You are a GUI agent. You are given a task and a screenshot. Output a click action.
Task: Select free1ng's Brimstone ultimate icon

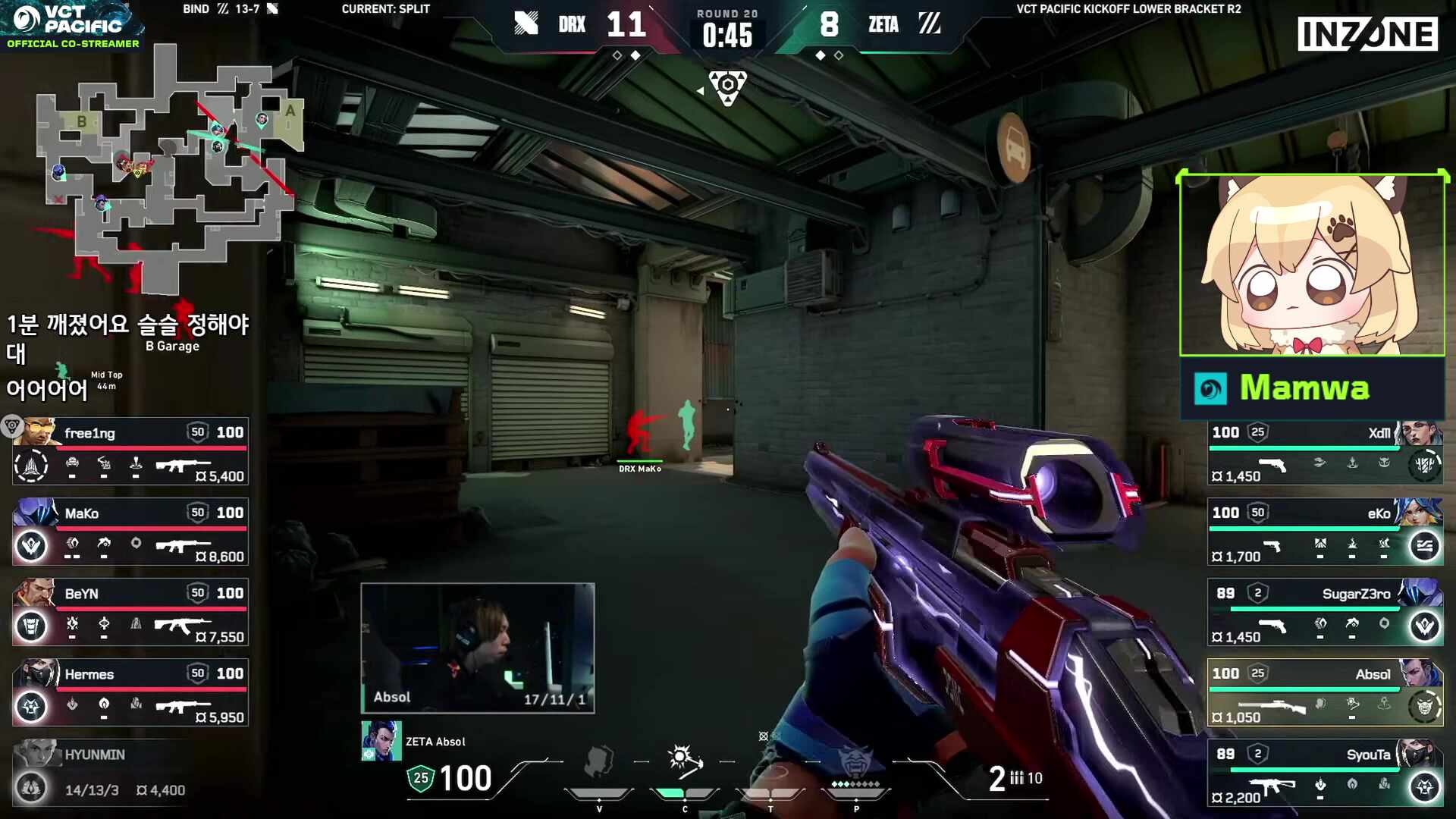(30, 466)
